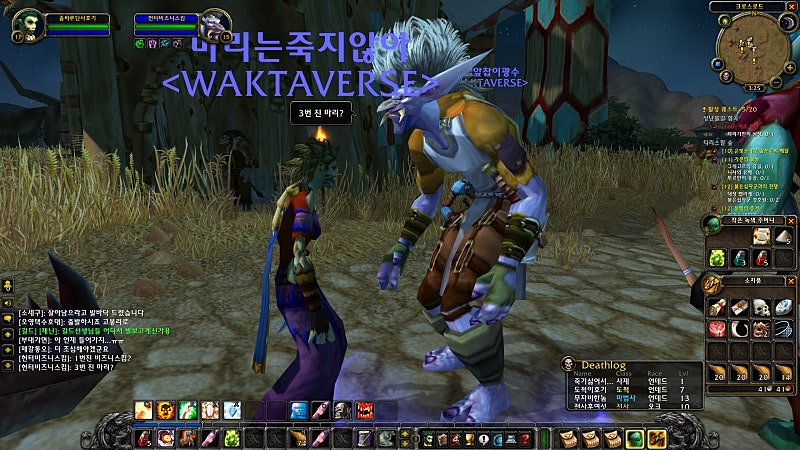Activate the red demon face ability

[x=364, y=410]
